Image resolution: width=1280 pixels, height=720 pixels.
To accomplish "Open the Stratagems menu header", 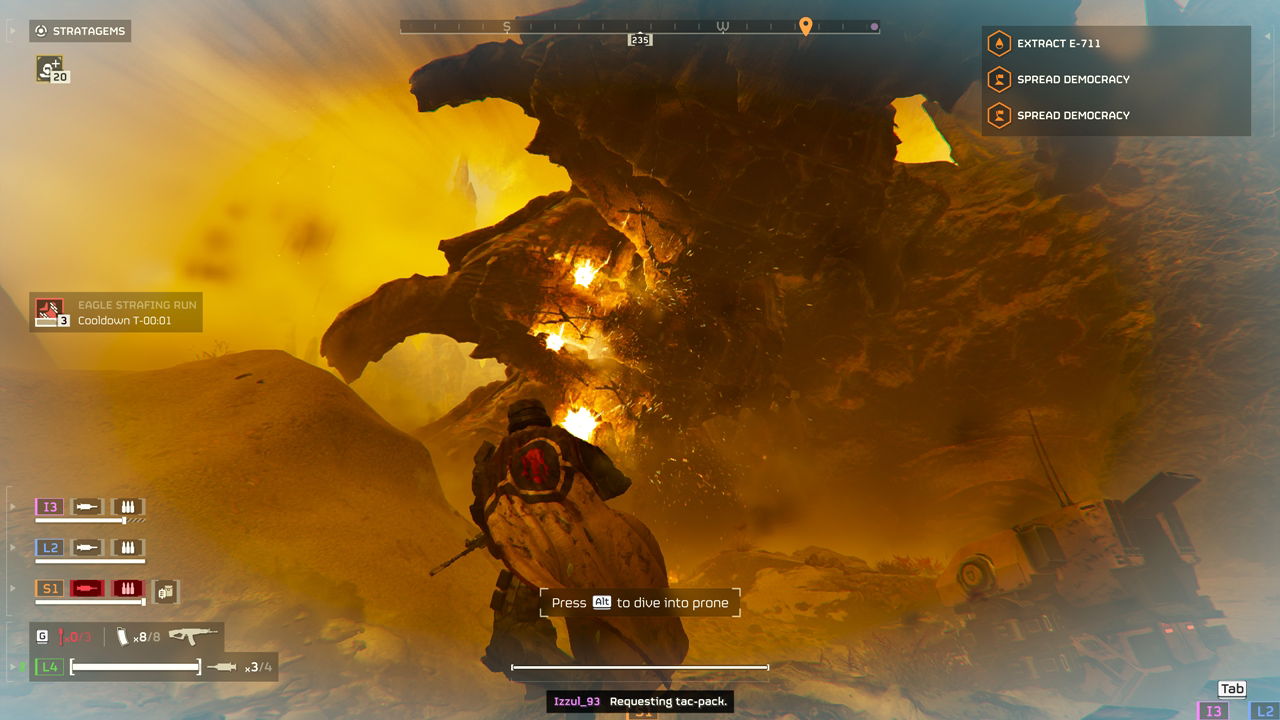I will pyautogui.click(x=80, y=31).
